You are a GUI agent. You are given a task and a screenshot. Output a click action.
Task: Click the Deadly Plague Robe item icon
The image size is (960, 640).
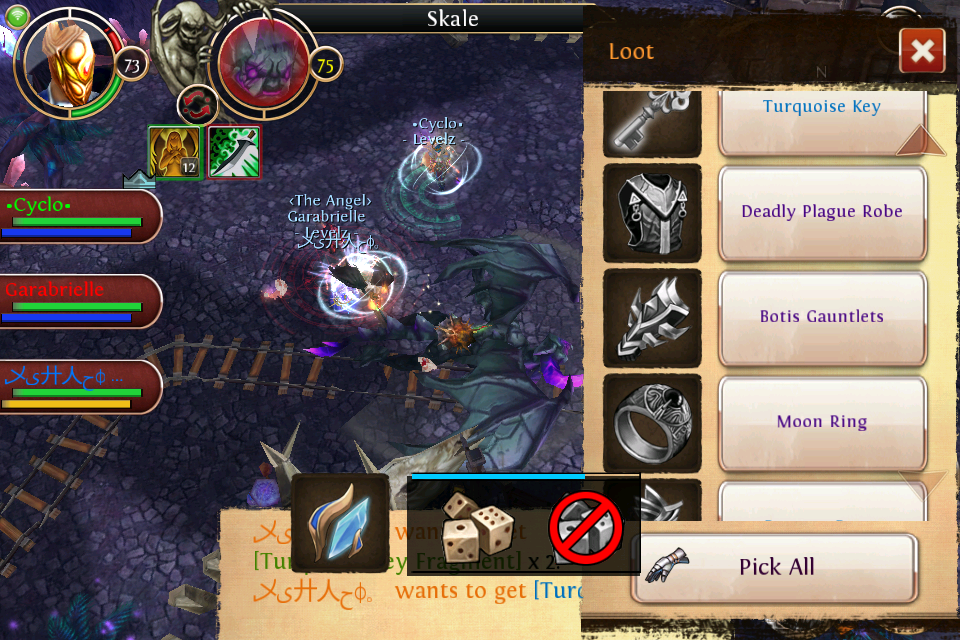pyautogui.click(x=652, y=213)
